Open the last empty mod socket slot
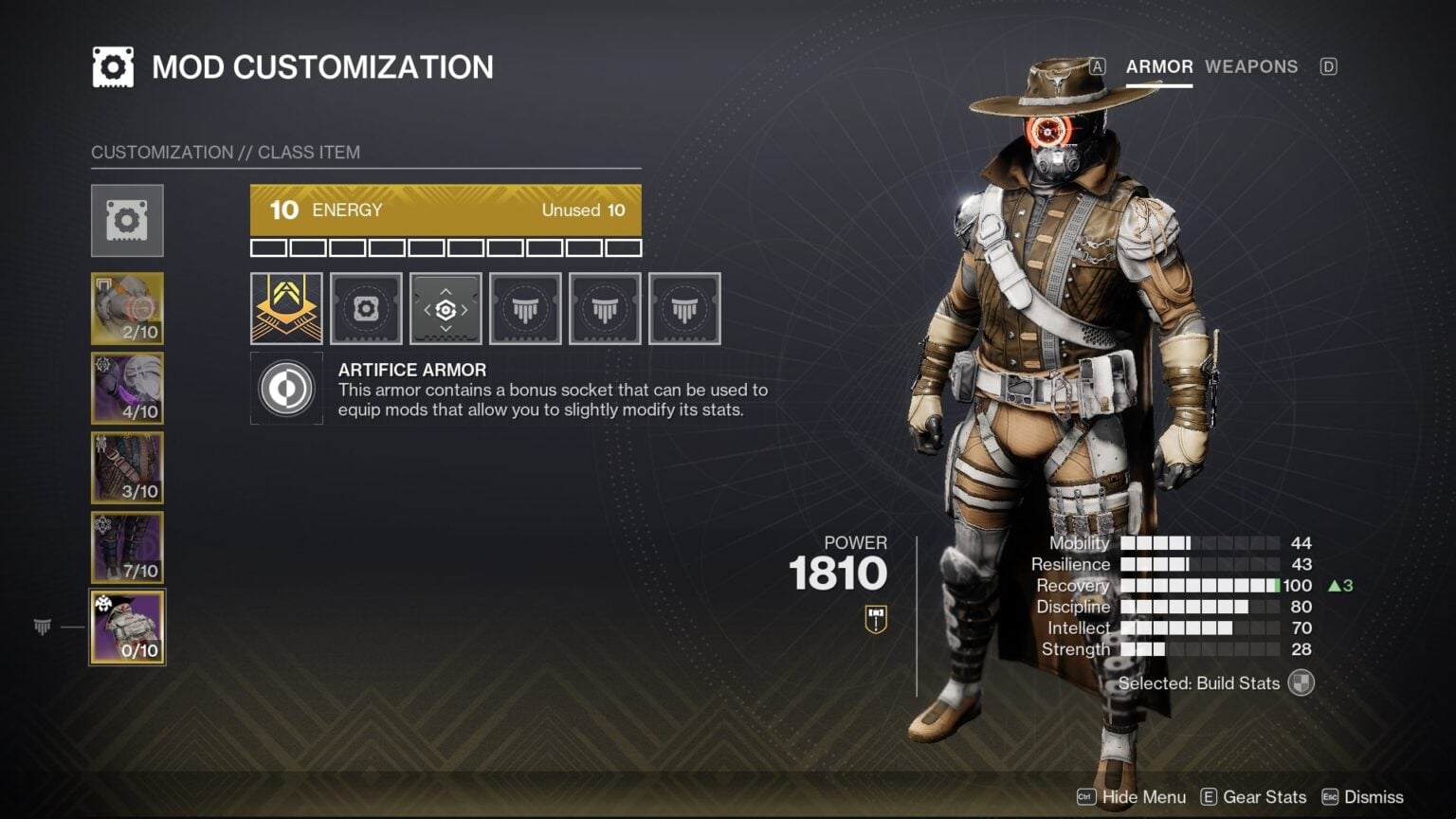The height and width of the screenshot is (819, 1456). [x=684, y=309]
